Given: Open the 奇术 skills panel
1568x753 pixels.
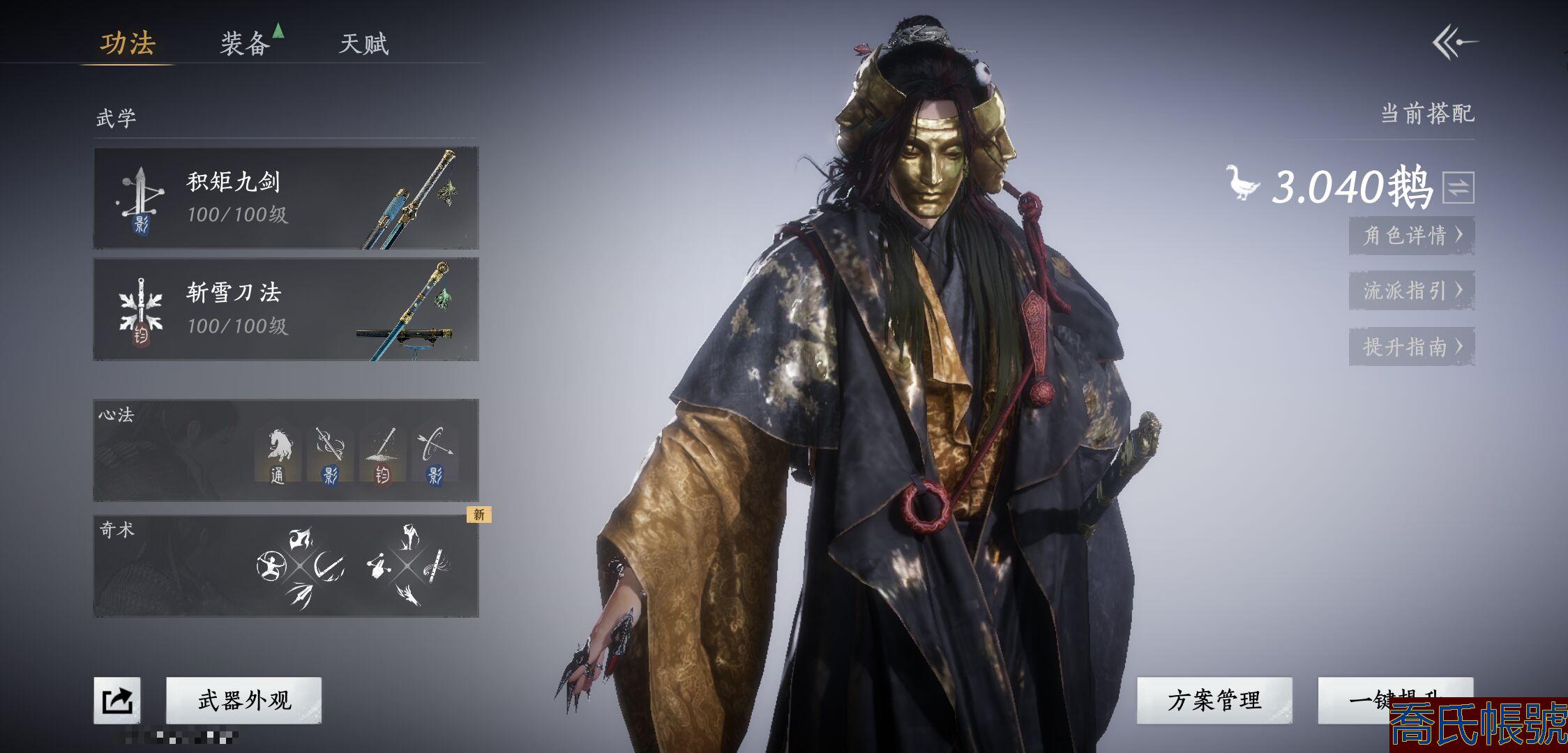Looking at the screenshot, I should (174, 566).
